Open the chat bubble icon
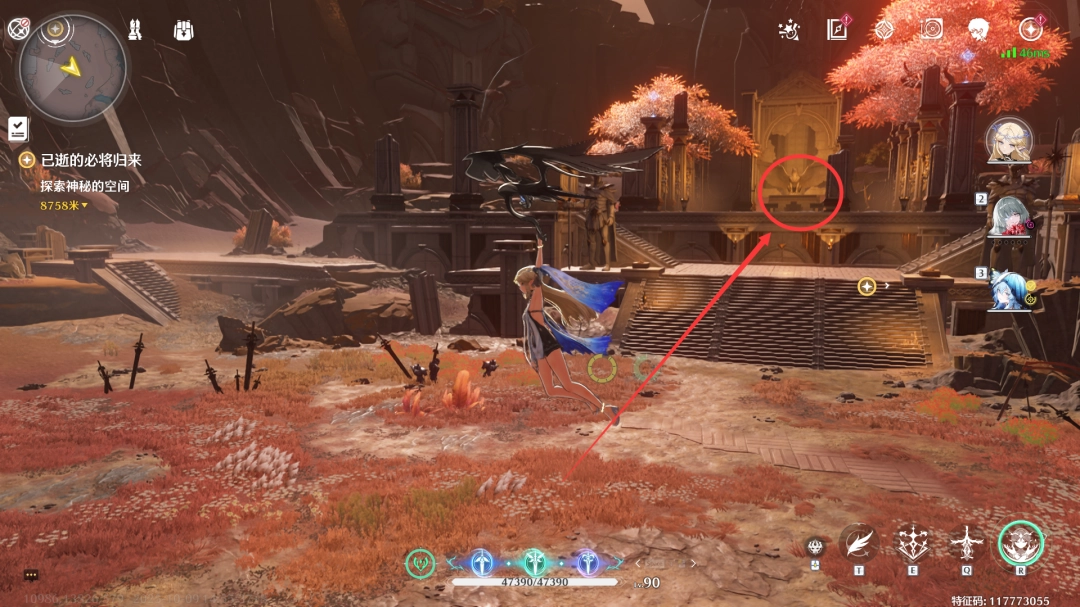Screen dimensions: 1080x607 31,575
